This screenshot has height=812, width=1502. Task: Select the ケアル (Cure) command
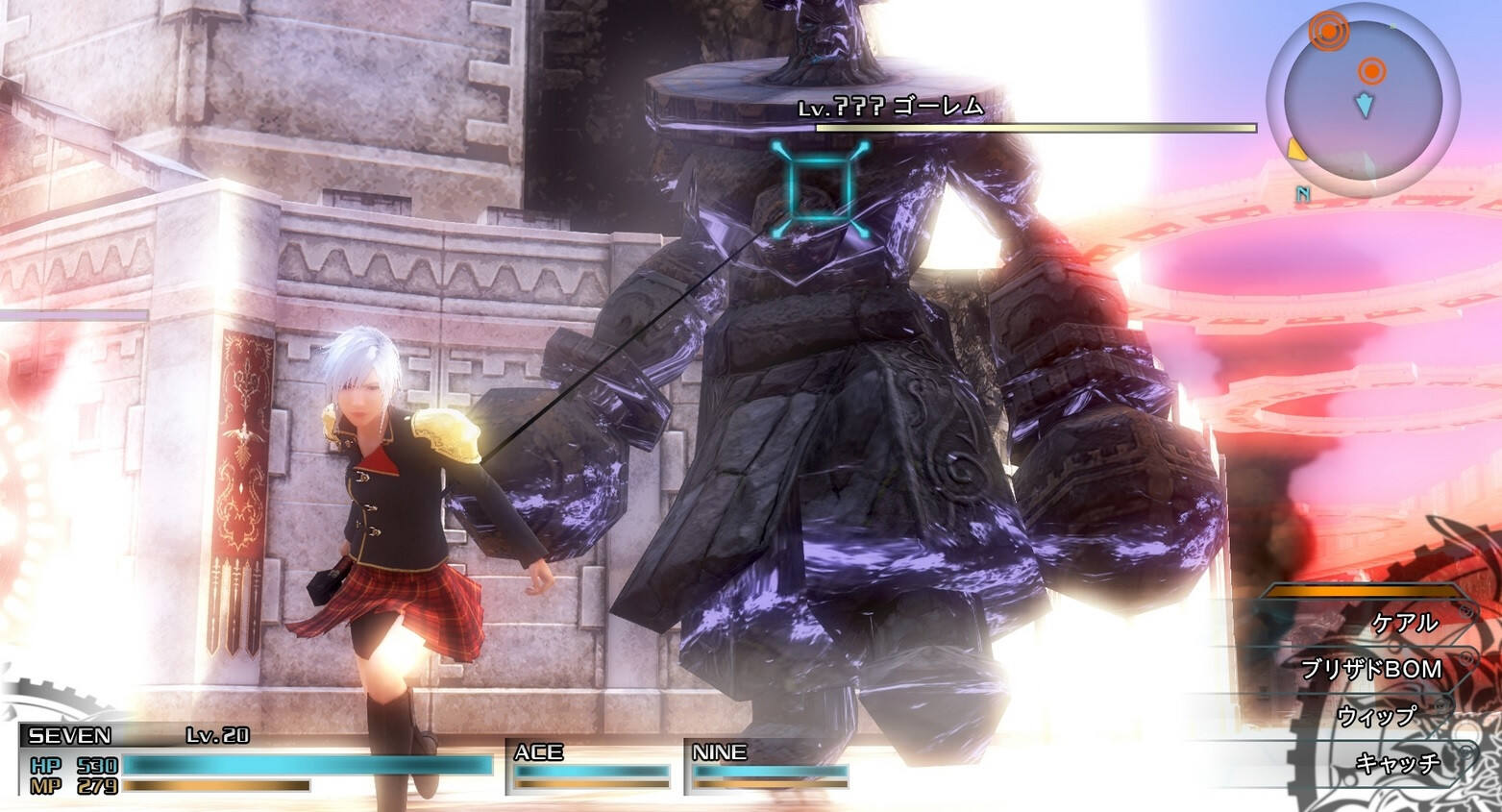pyautogui.click(x=1405, y=623)
